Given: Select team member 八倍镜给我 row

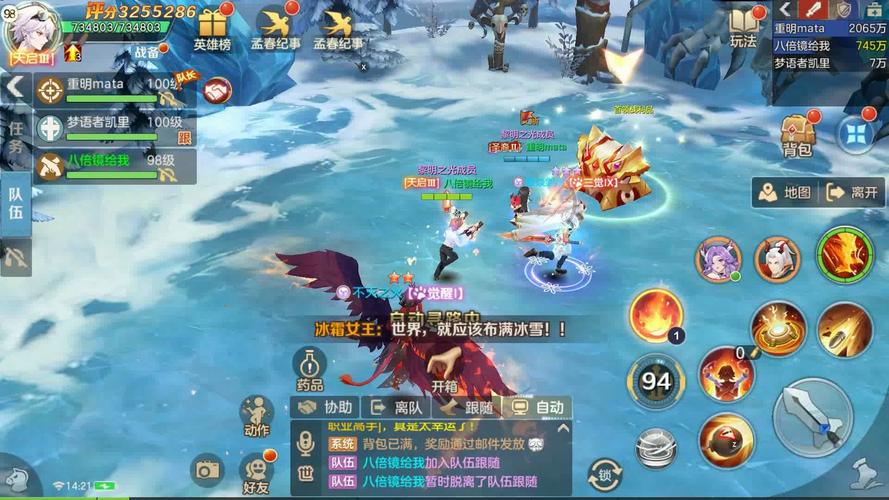Looking at the screenshot, I should (x=112, y=165).
